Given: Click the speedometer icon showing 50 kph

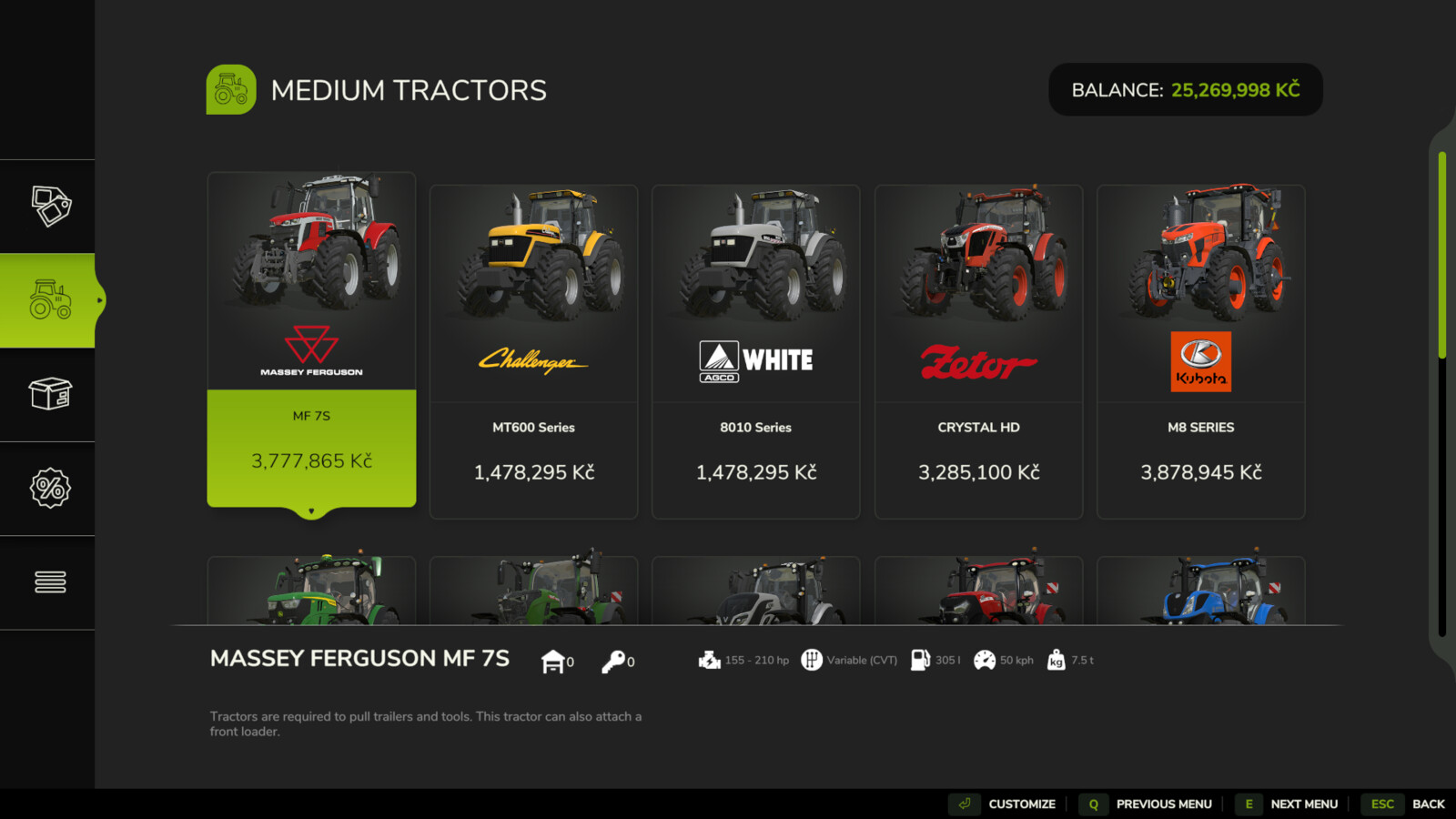Looking at the screenshot, I should pos(986,660).
